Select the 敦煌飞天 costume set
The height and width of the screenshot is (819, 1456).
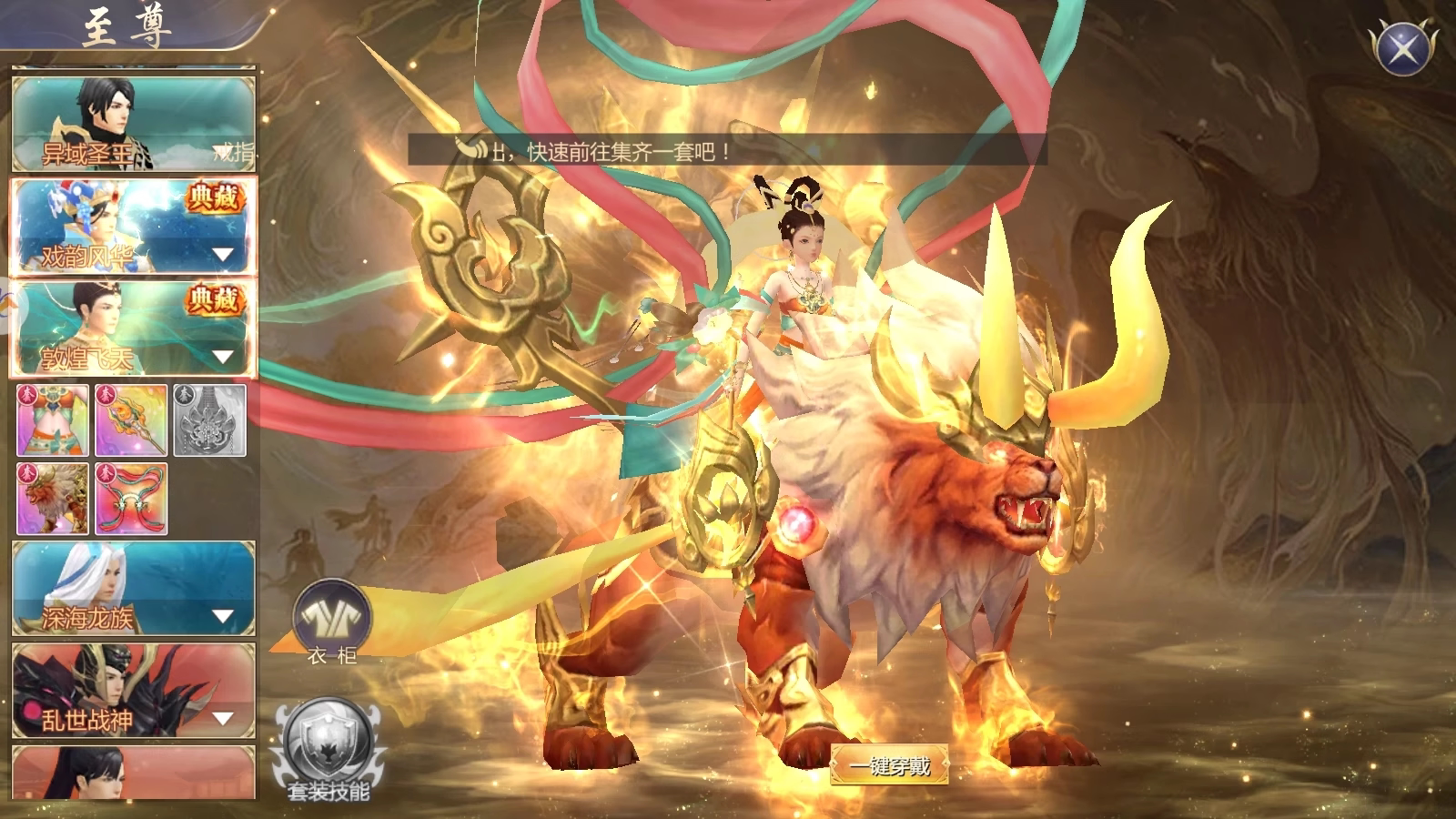pos(133,329)
